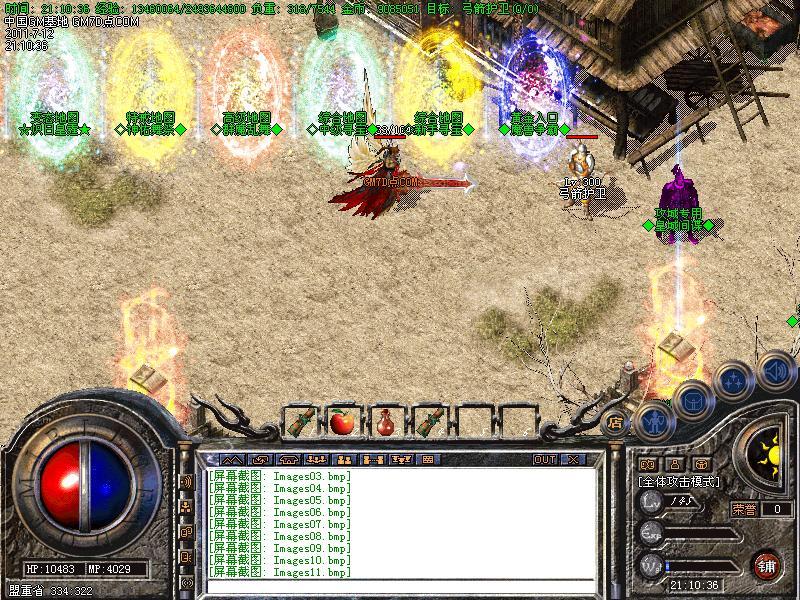The height and width of the screenshot is (600, 800).
Task: Click the mountain-shaped icon on chat toolbar
Action: coord(232,459)
